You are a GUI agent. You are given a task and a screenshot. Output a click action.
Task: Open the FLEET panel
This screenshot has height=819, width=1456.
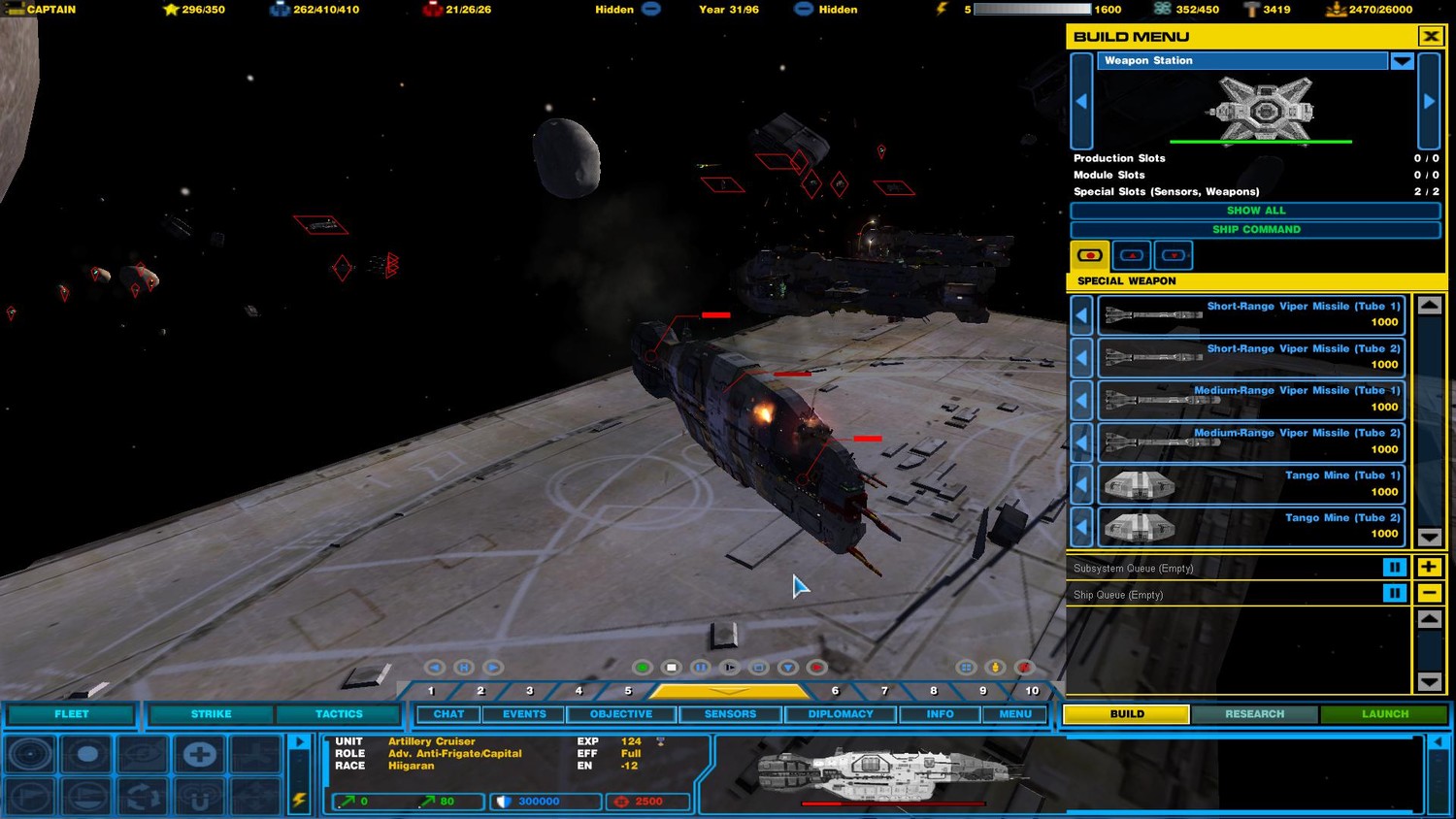[71, 714]
